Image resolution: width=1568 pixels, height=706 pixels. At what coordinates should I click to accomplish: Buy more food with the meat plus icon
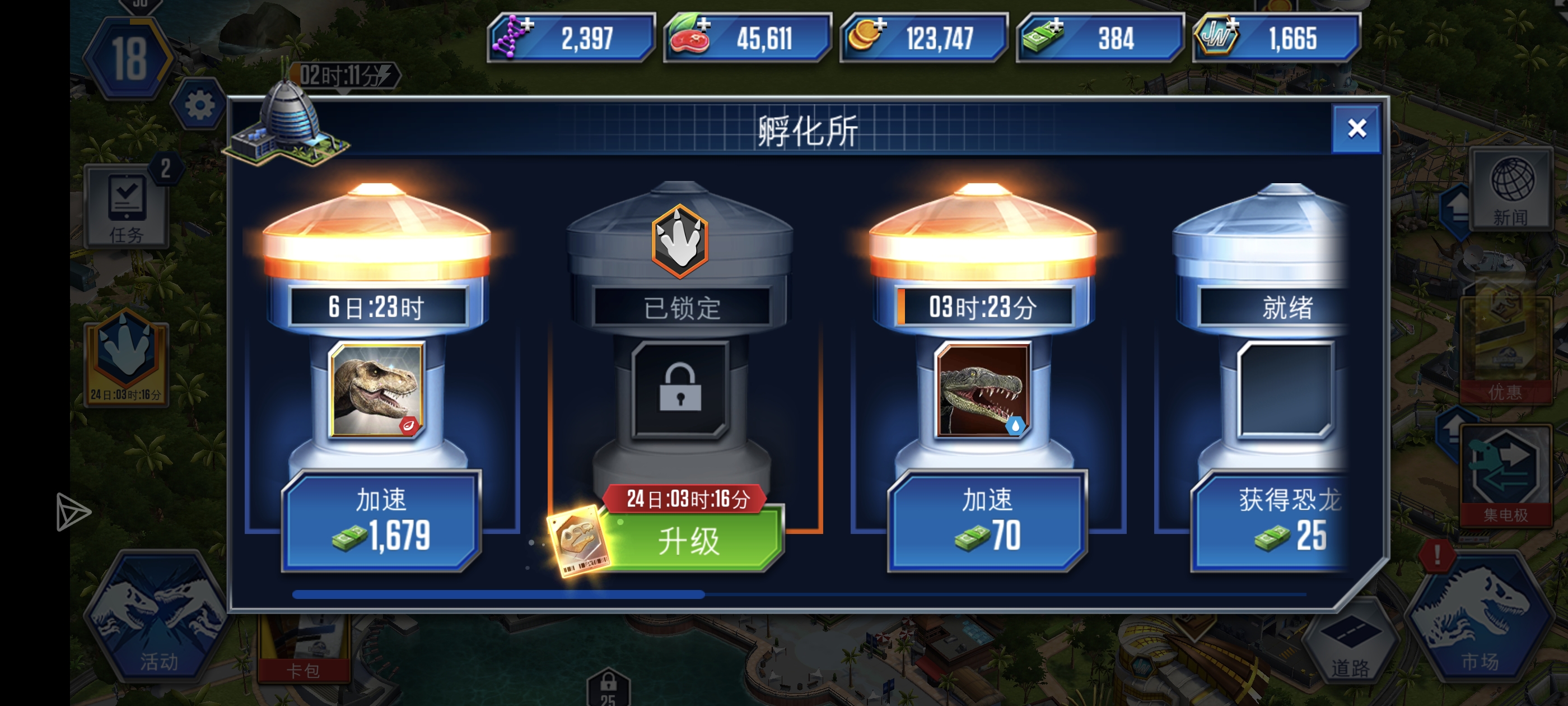tap(705, 26)
